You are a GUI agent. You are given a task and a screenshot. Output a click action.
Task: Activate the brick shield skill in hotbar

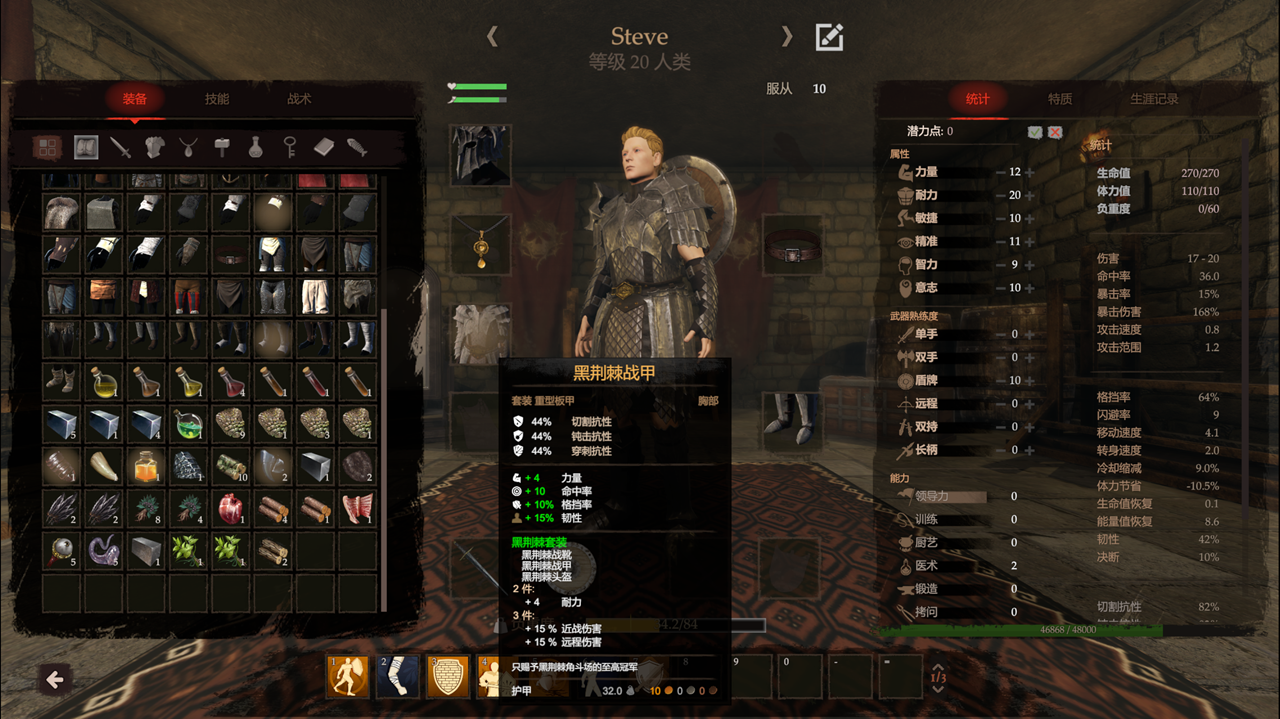[447, 676]
